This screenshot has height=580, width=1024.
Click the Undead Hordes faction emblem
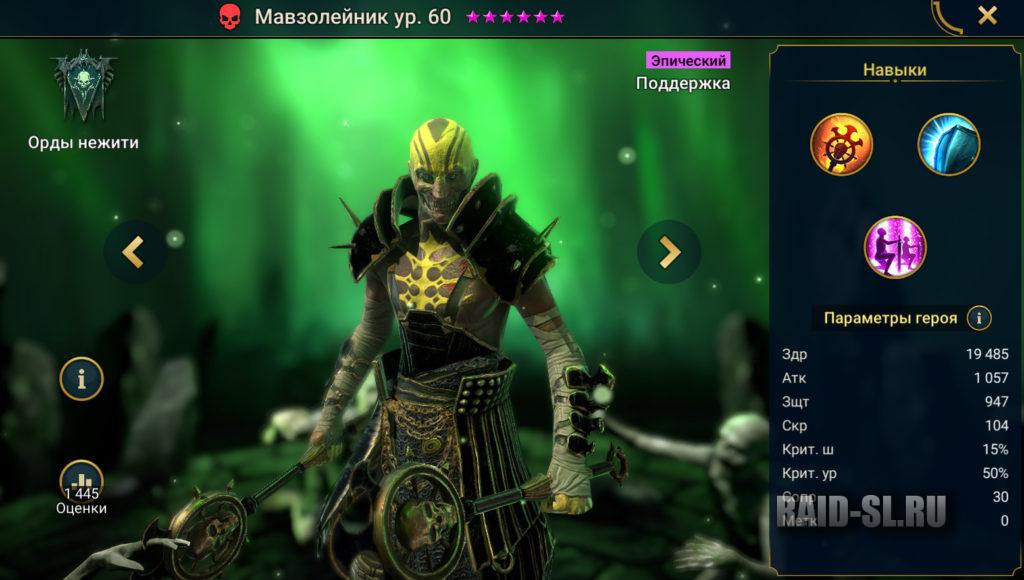(83, 88)
